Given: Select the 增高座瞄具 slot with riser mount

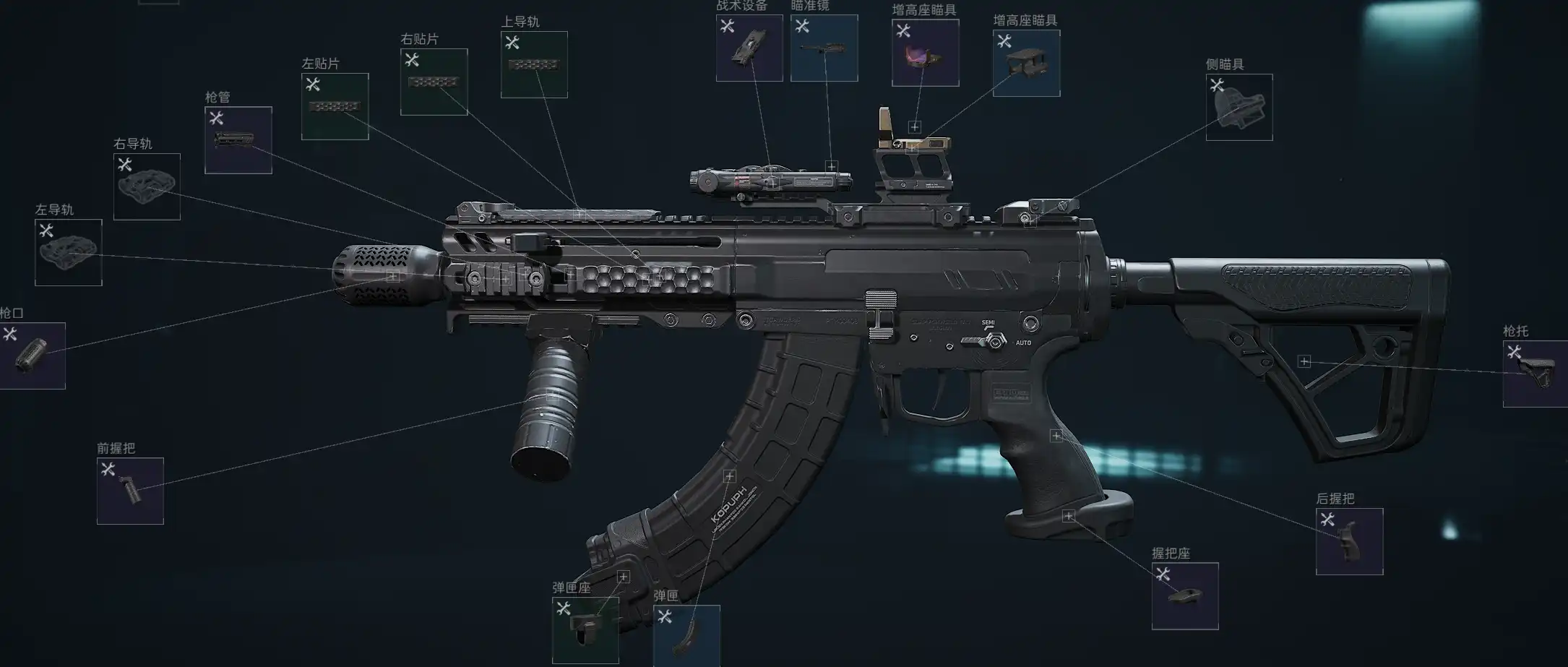Looking at the screenshot, I should coord(1026,63).
